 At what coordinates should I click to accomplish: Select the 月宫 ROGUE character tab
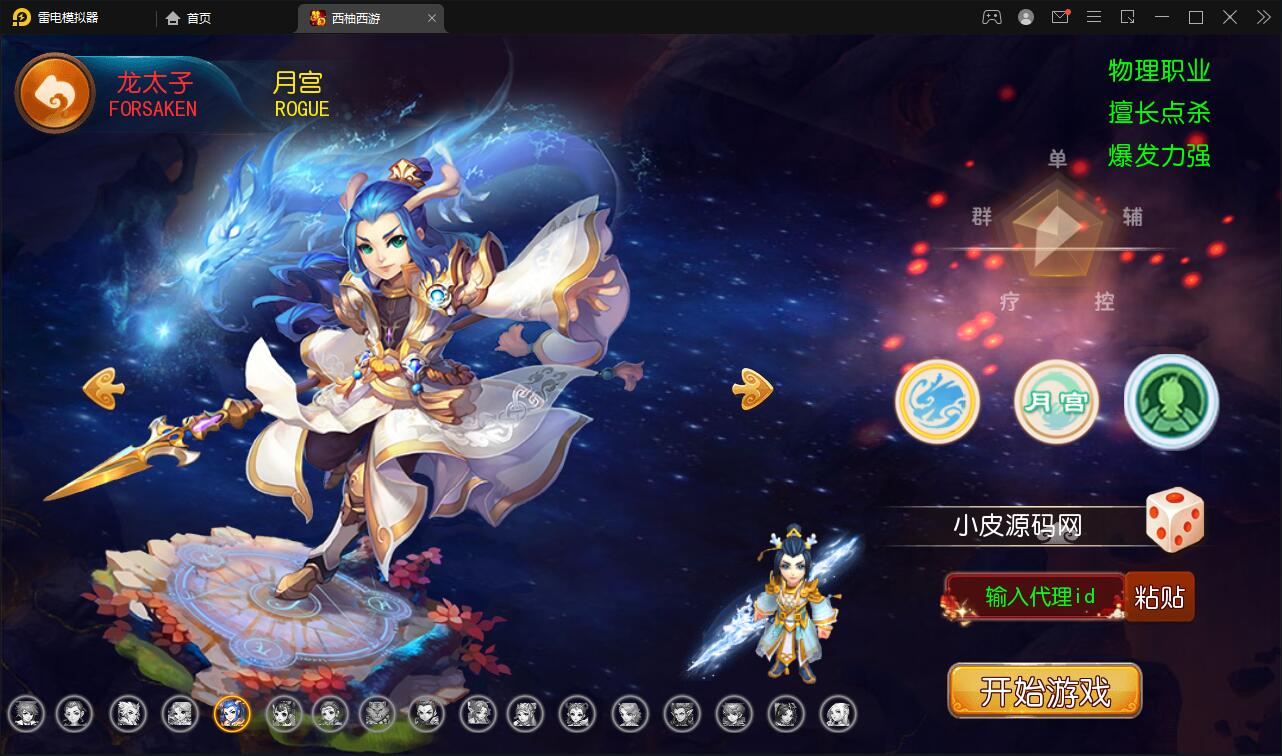[300, 95]
